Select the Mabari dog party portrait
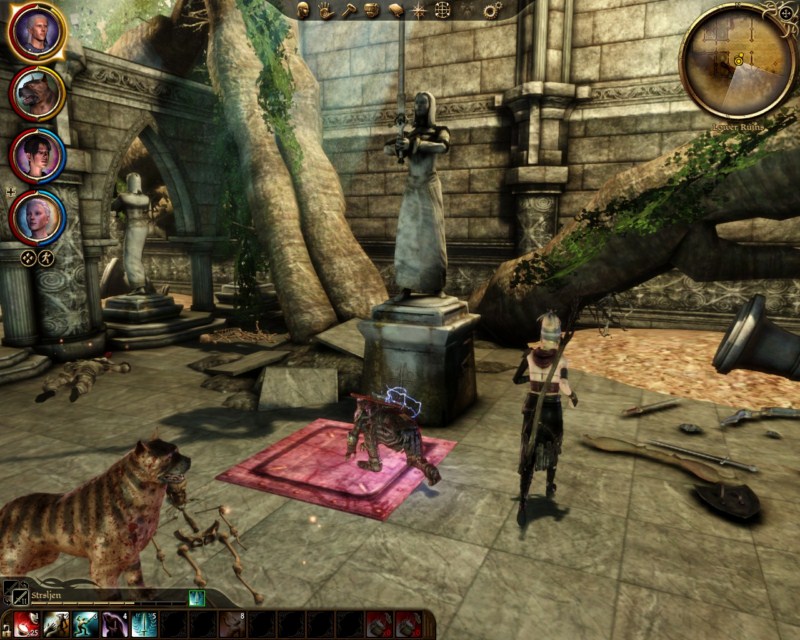 pyautogui.click(x=36, y=93)
